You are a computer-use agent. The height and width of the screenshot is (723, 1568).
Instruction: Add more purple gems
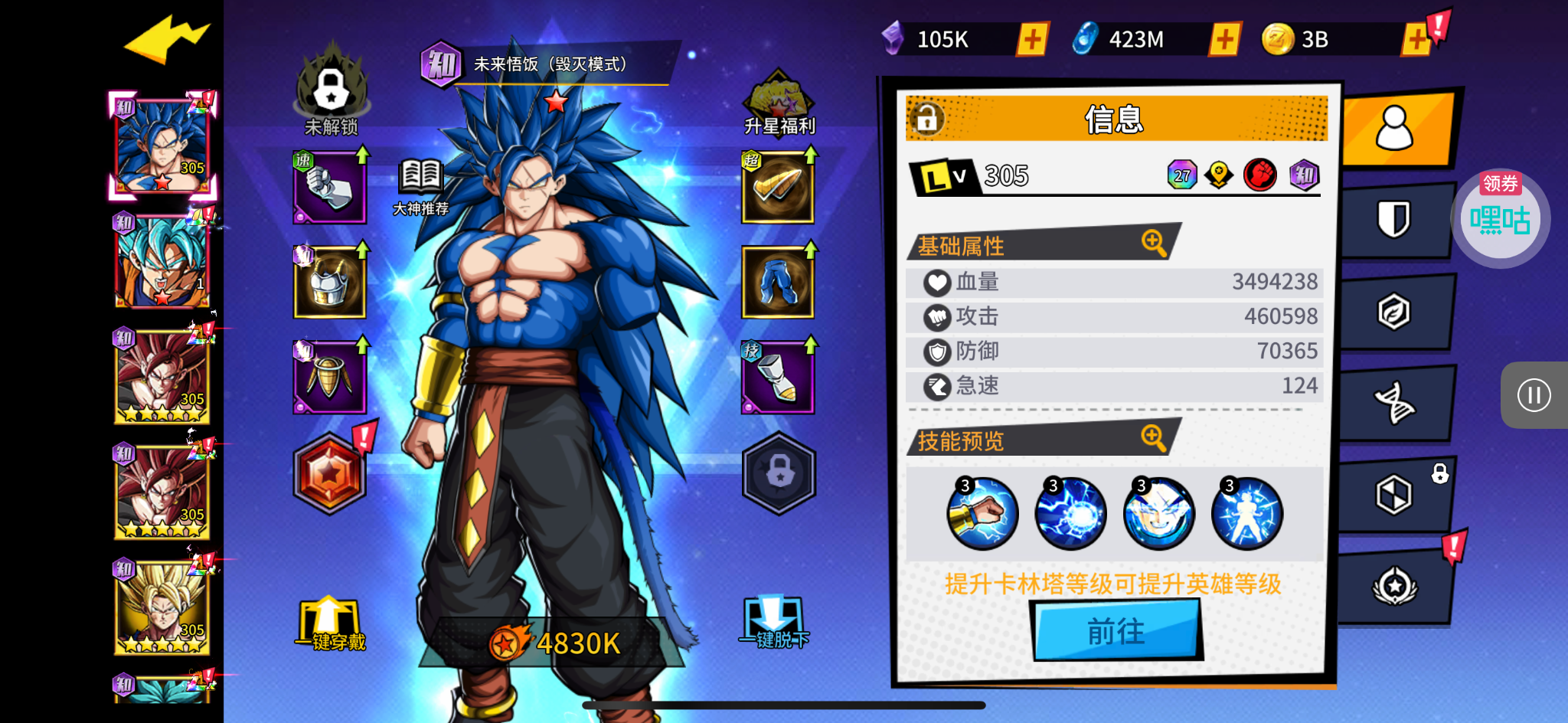coord(1032,39)
